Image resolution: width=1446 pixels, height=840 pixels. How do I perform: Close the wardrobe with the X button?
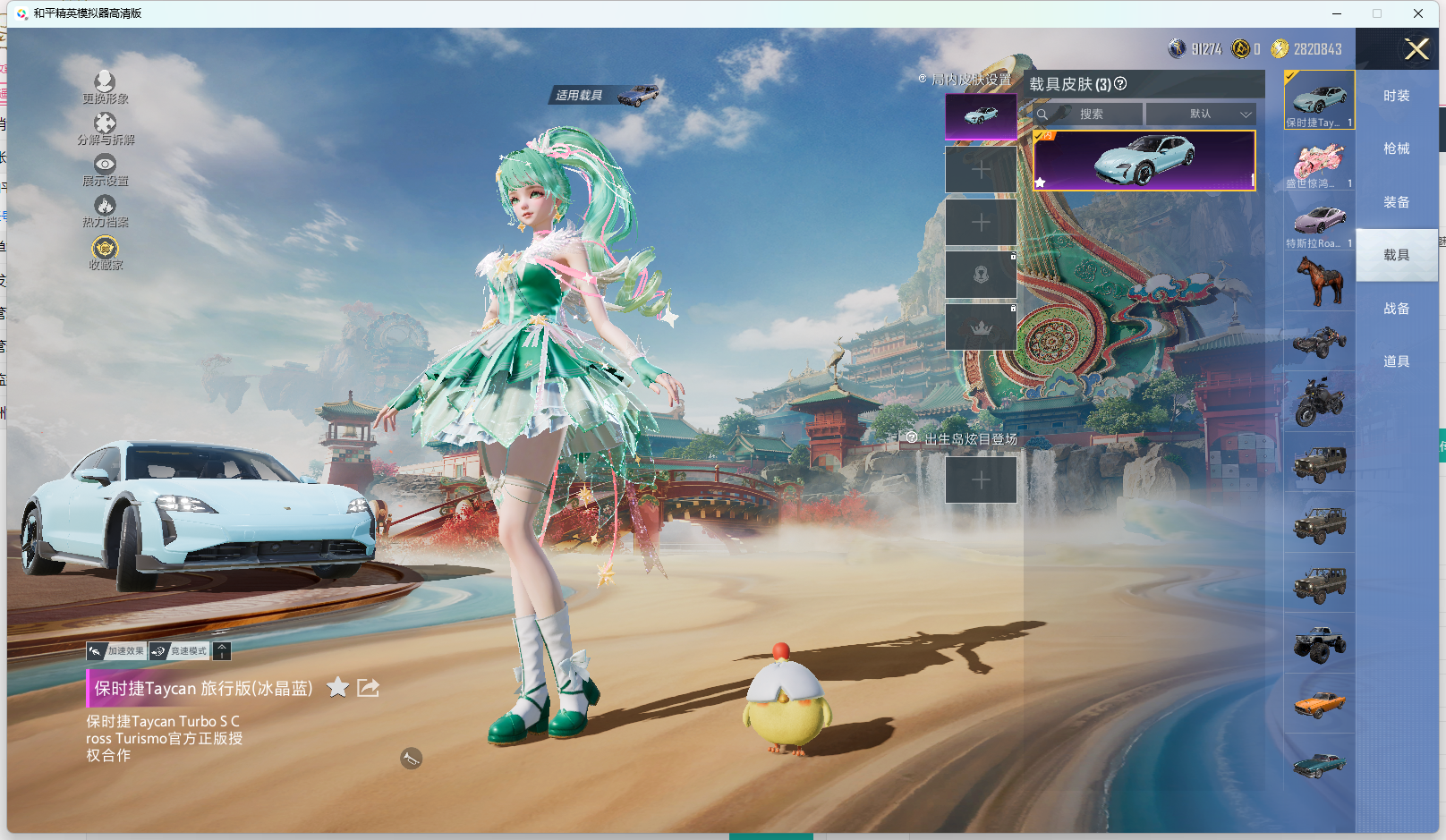pyautogui.click(x=1416, y=49)
